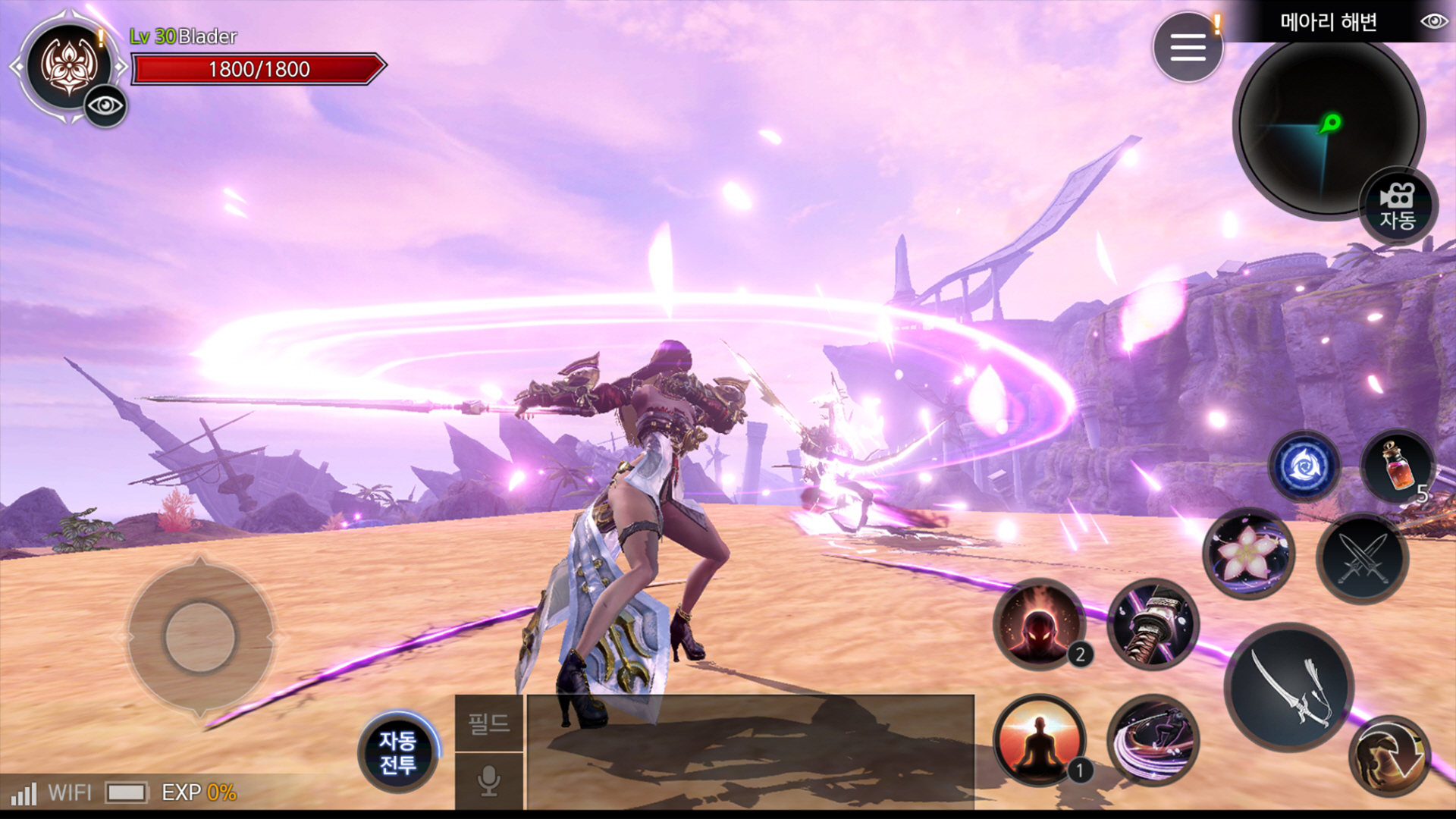Trigger the meditation silhouette skill

click(x=1039, y=739)
